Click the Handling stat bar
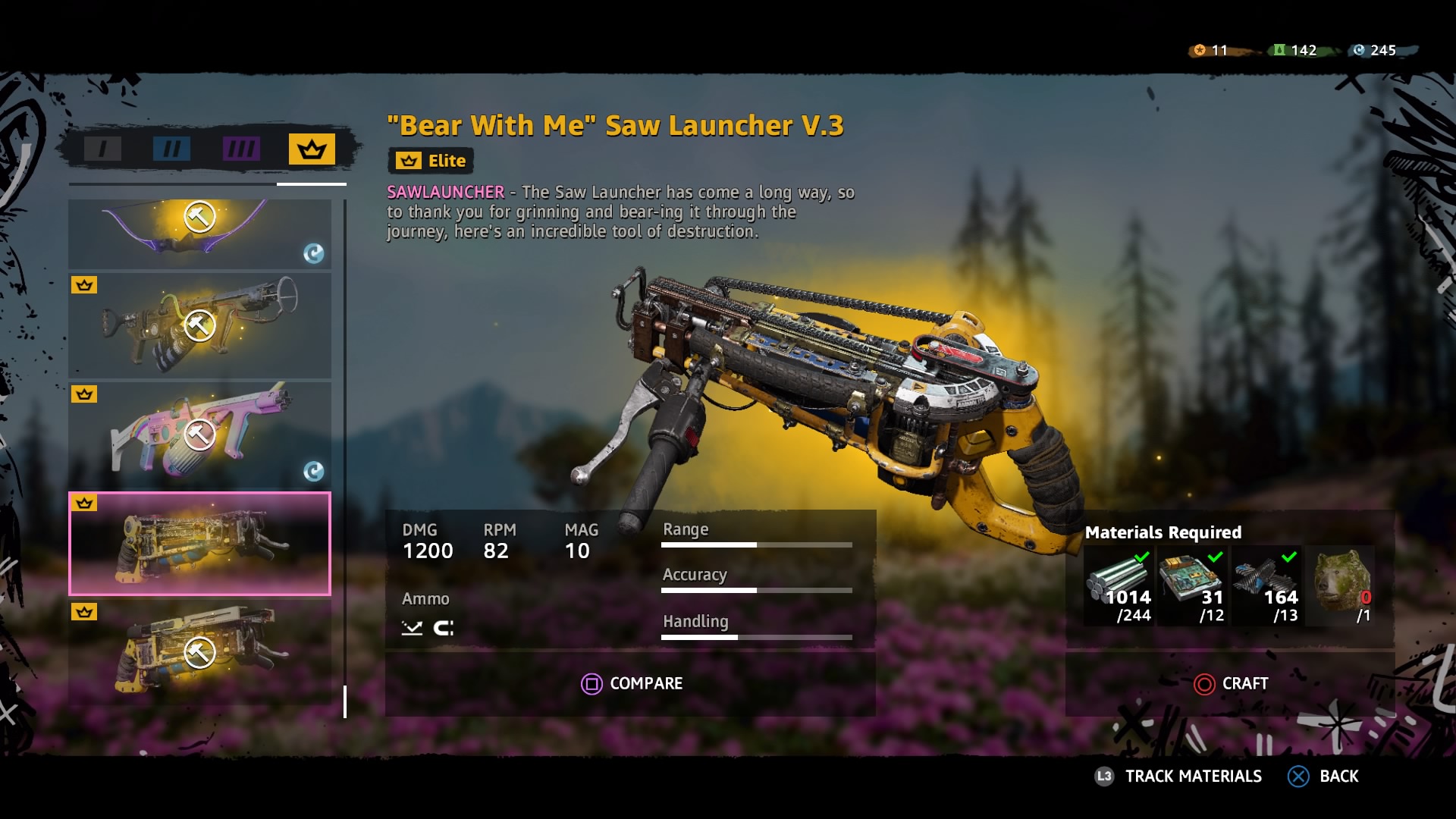 758,637
